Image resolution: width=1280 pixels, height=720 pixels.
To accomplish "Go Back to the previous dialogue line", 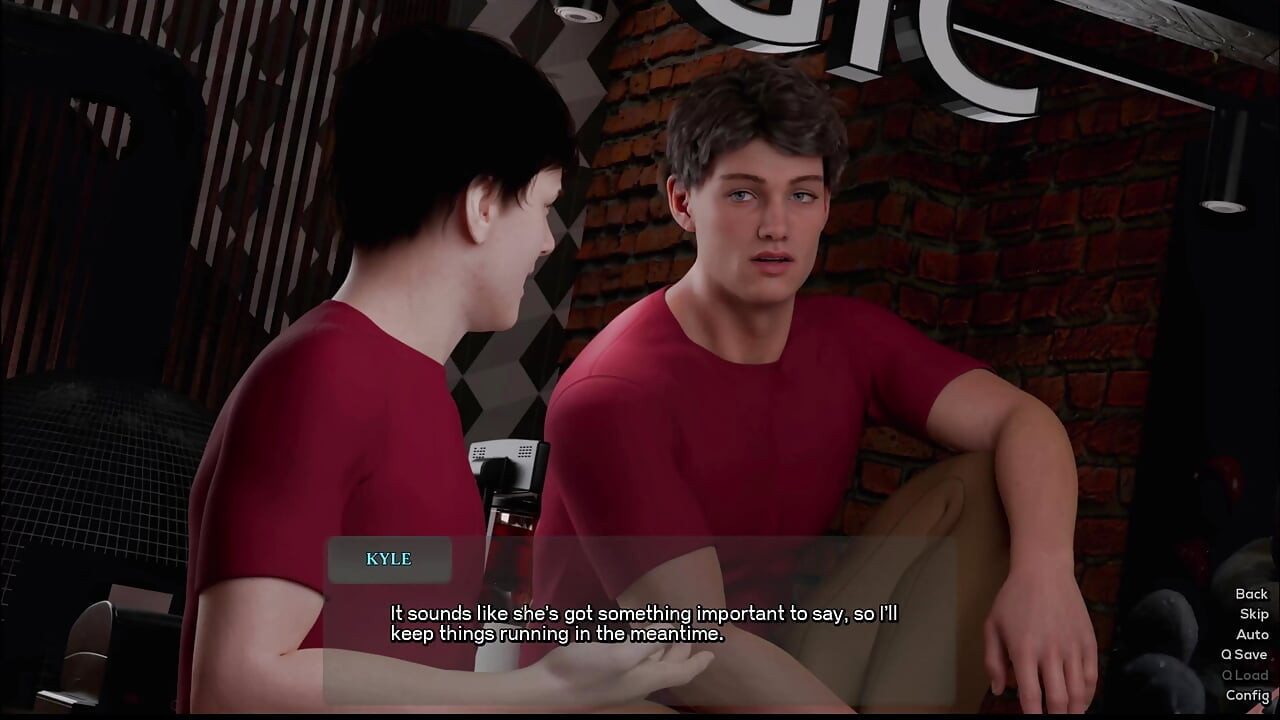I will click(x=1251, y=594).
